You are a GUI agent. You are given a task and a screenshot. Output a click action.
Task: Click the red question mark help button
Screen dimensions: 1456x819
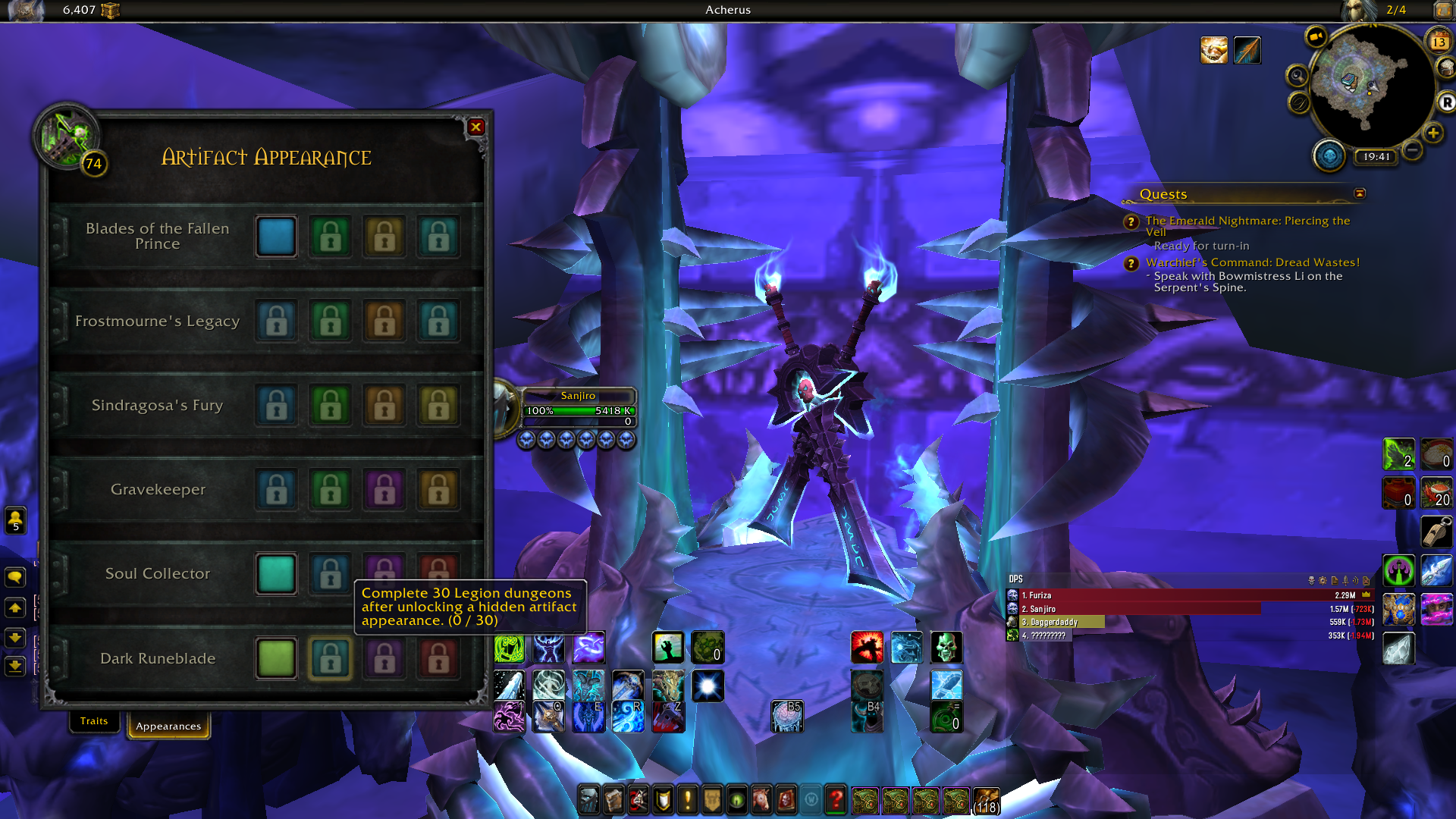coord(836,799)
